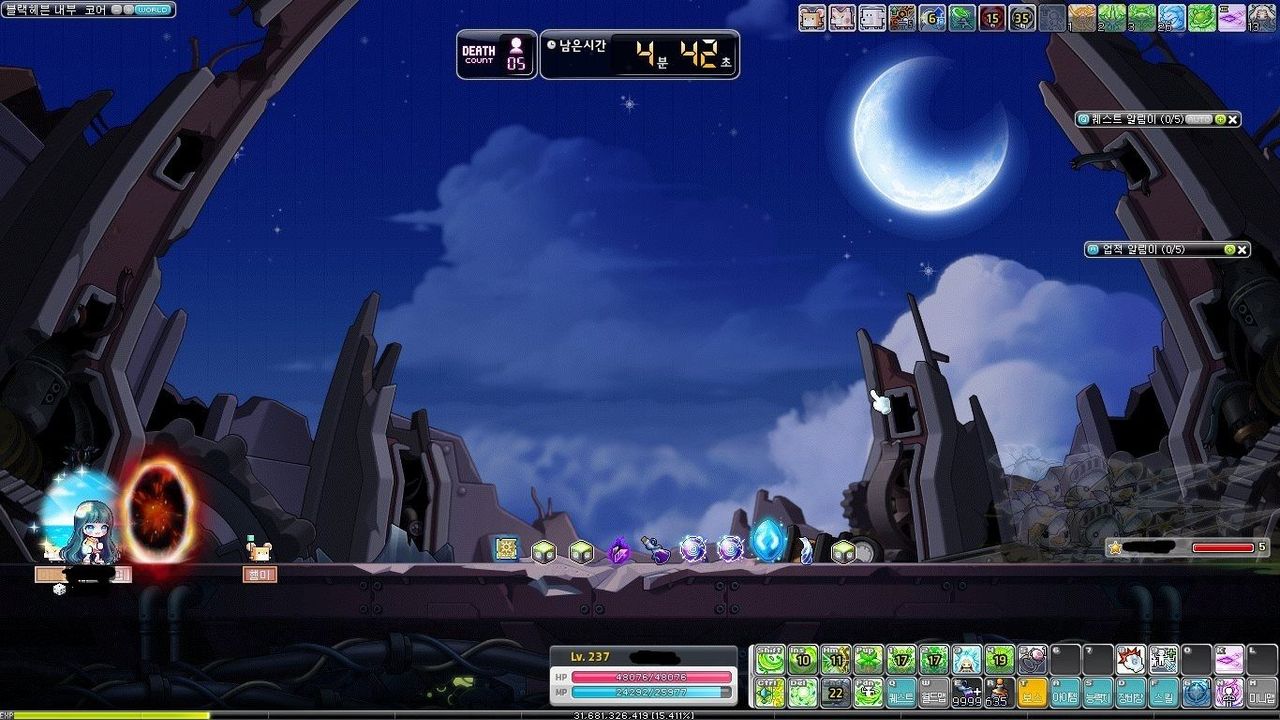Activate the white-haired character skill icon
The image size is (1280, 720).
[967, 659]
